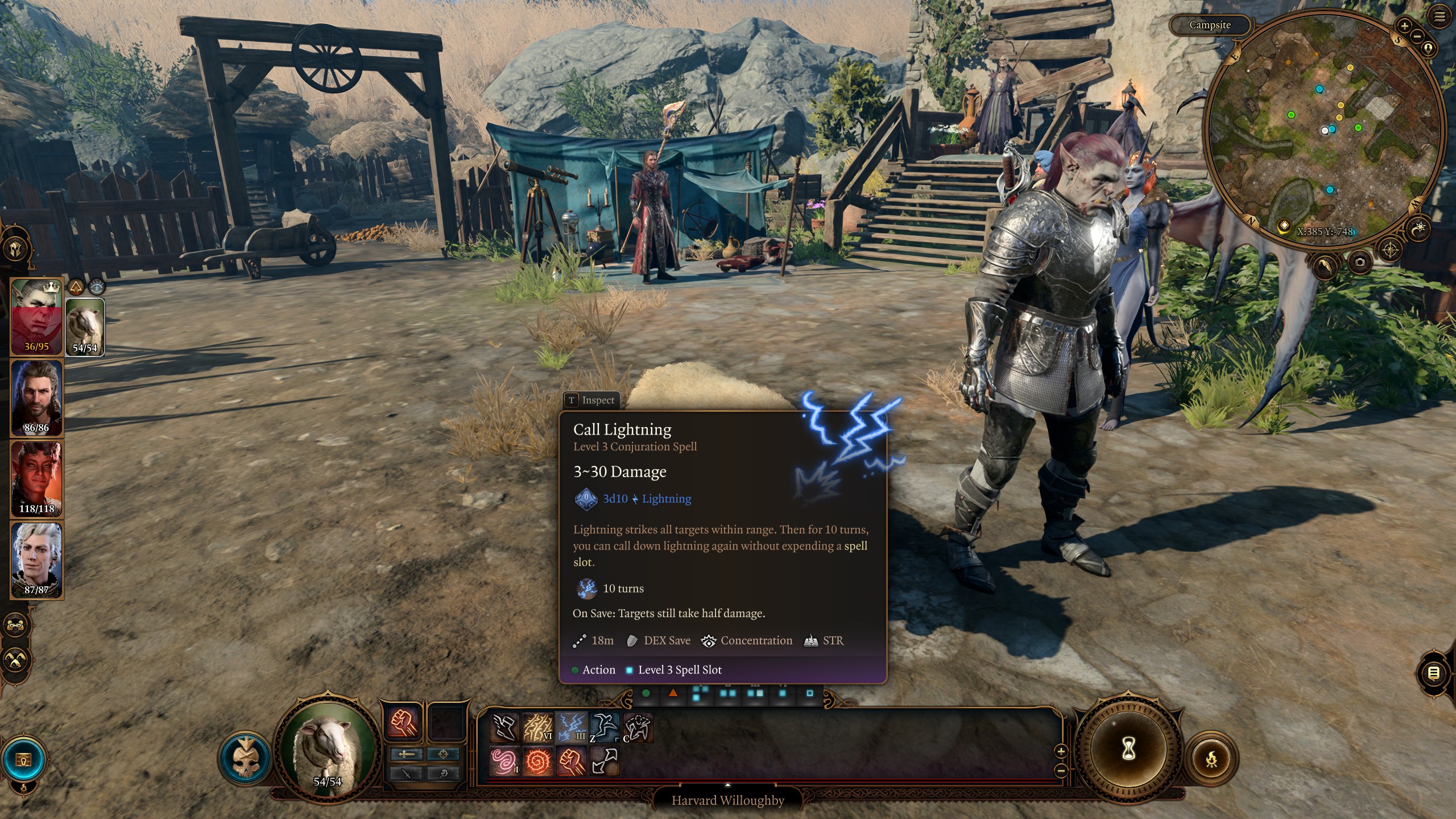Click the camera icon below the minimap
This screenshot has height=819, width=1456.
1359,261
